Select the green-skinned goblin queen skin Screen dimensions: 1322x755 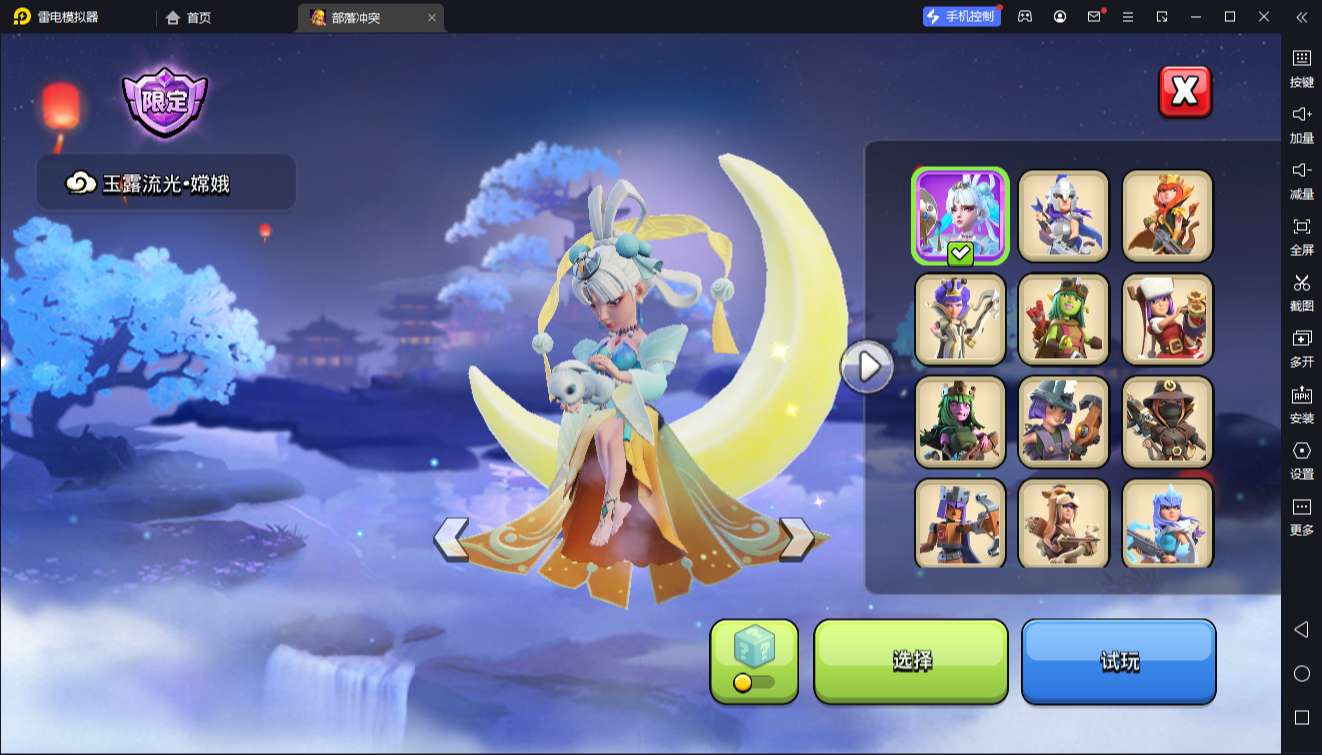(1063, 319)
